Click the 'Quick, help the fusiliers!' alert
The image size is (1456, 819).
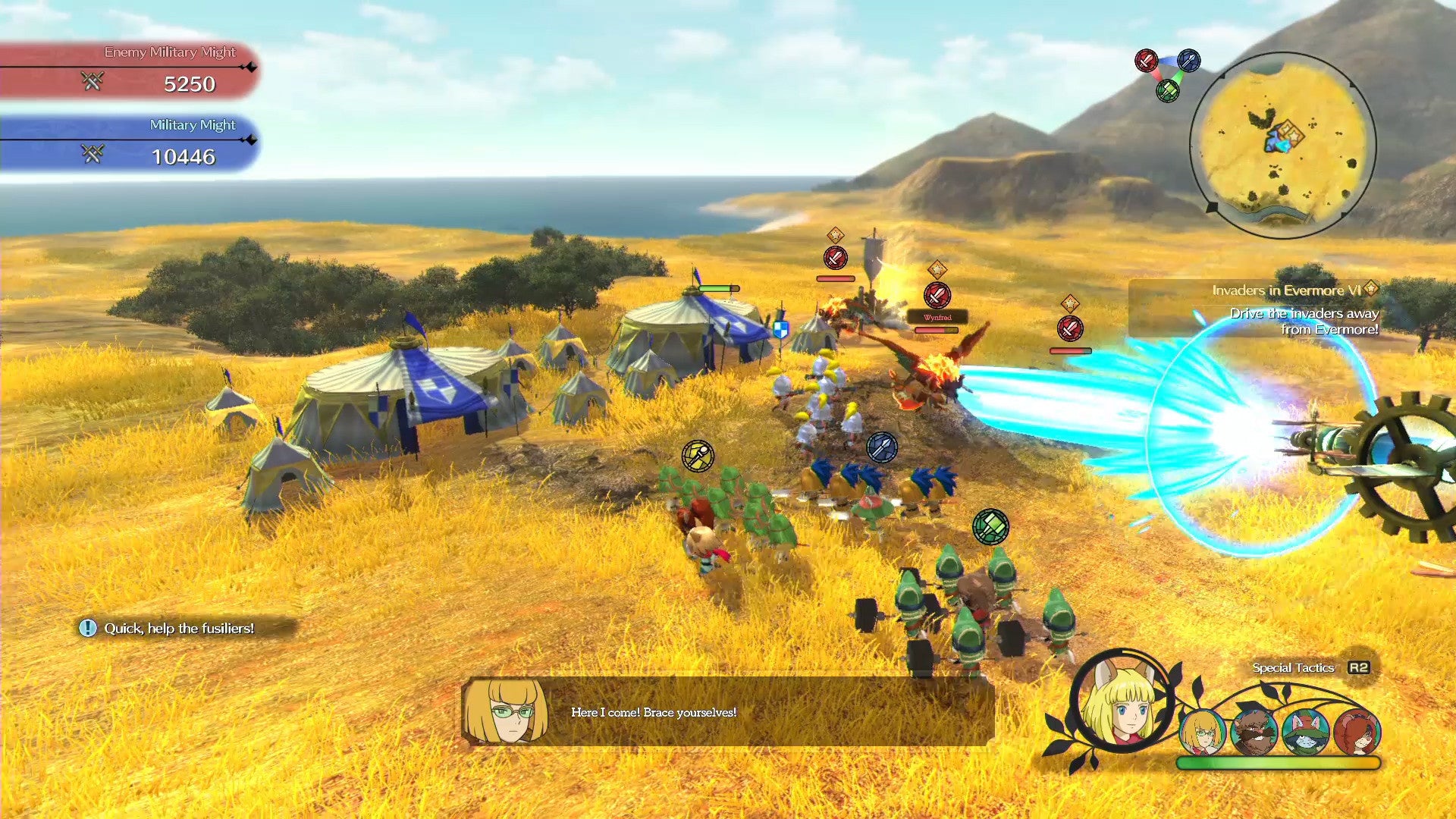(x=179, y=628)
